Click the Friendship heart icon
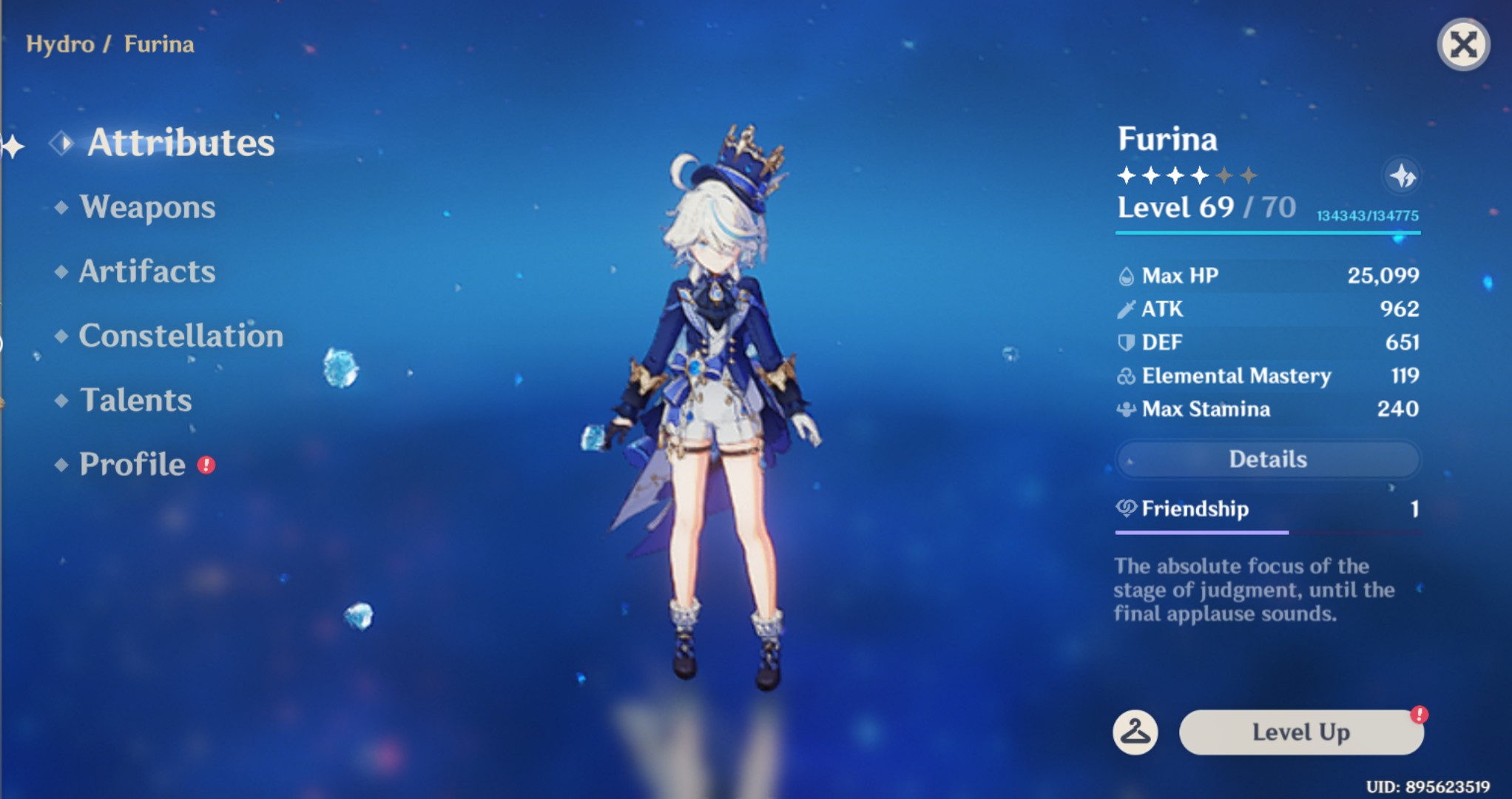Screen dimensions: 1512x799 [x=1125, y=509]
